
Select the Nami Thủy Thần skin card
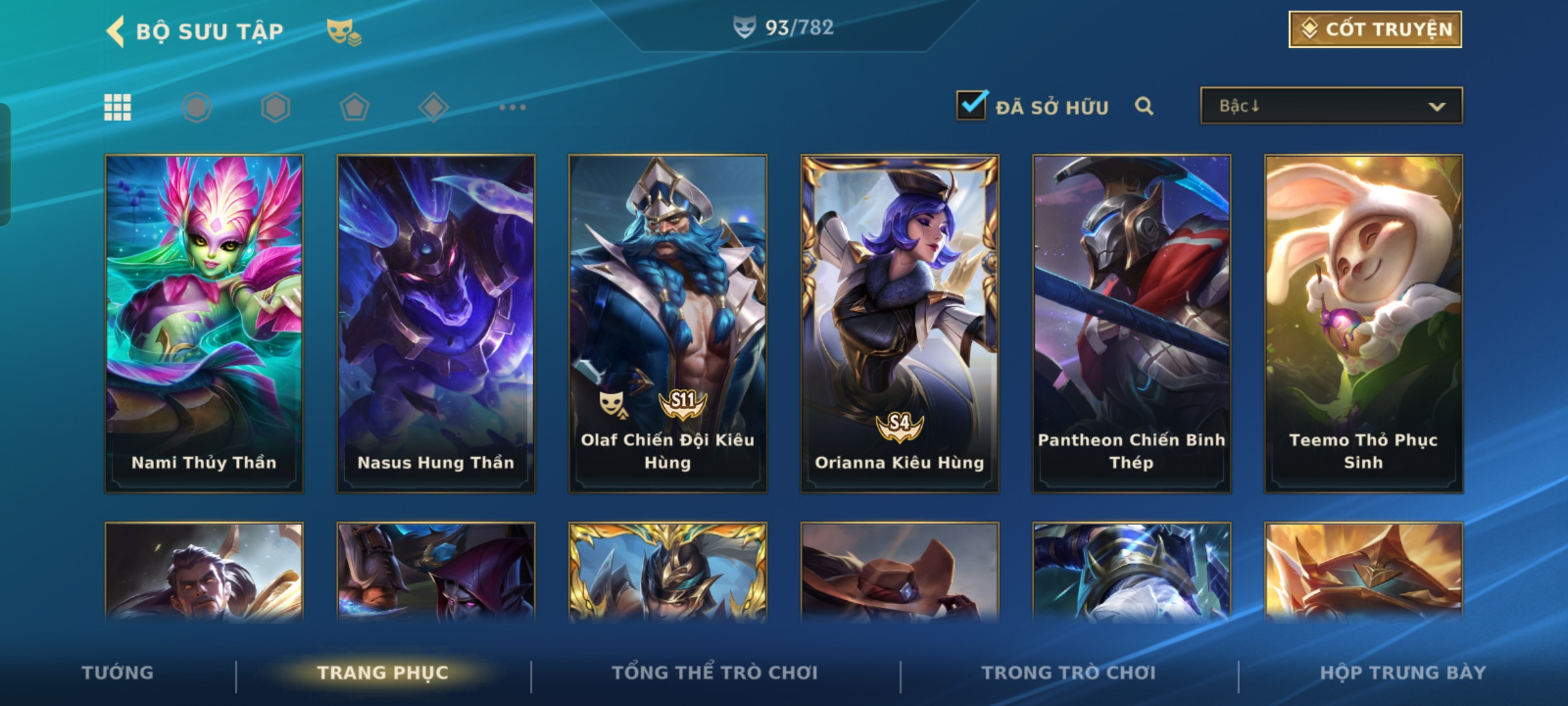[x=204, y=323]
